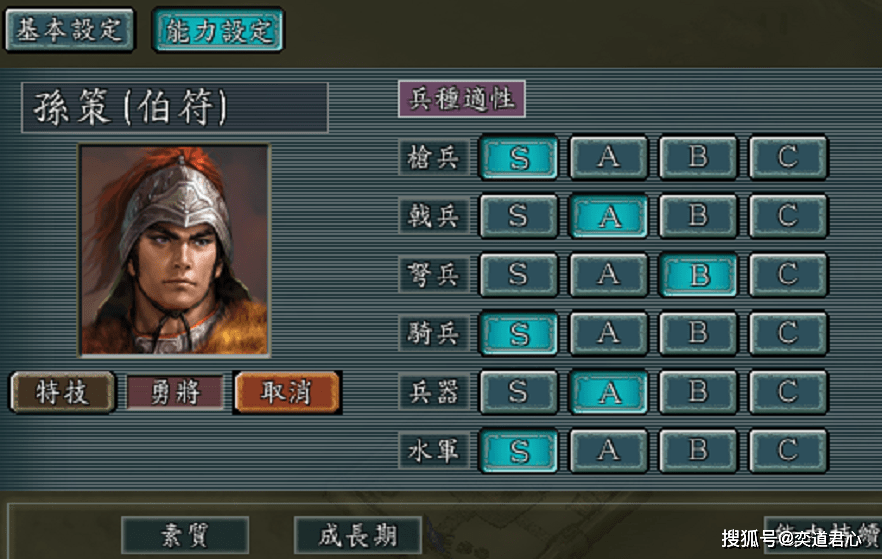Image resolution: width=882 pixels, height=559 pixels.
Task: Pick grade C for 弩兵
Action: pos(788,275)
